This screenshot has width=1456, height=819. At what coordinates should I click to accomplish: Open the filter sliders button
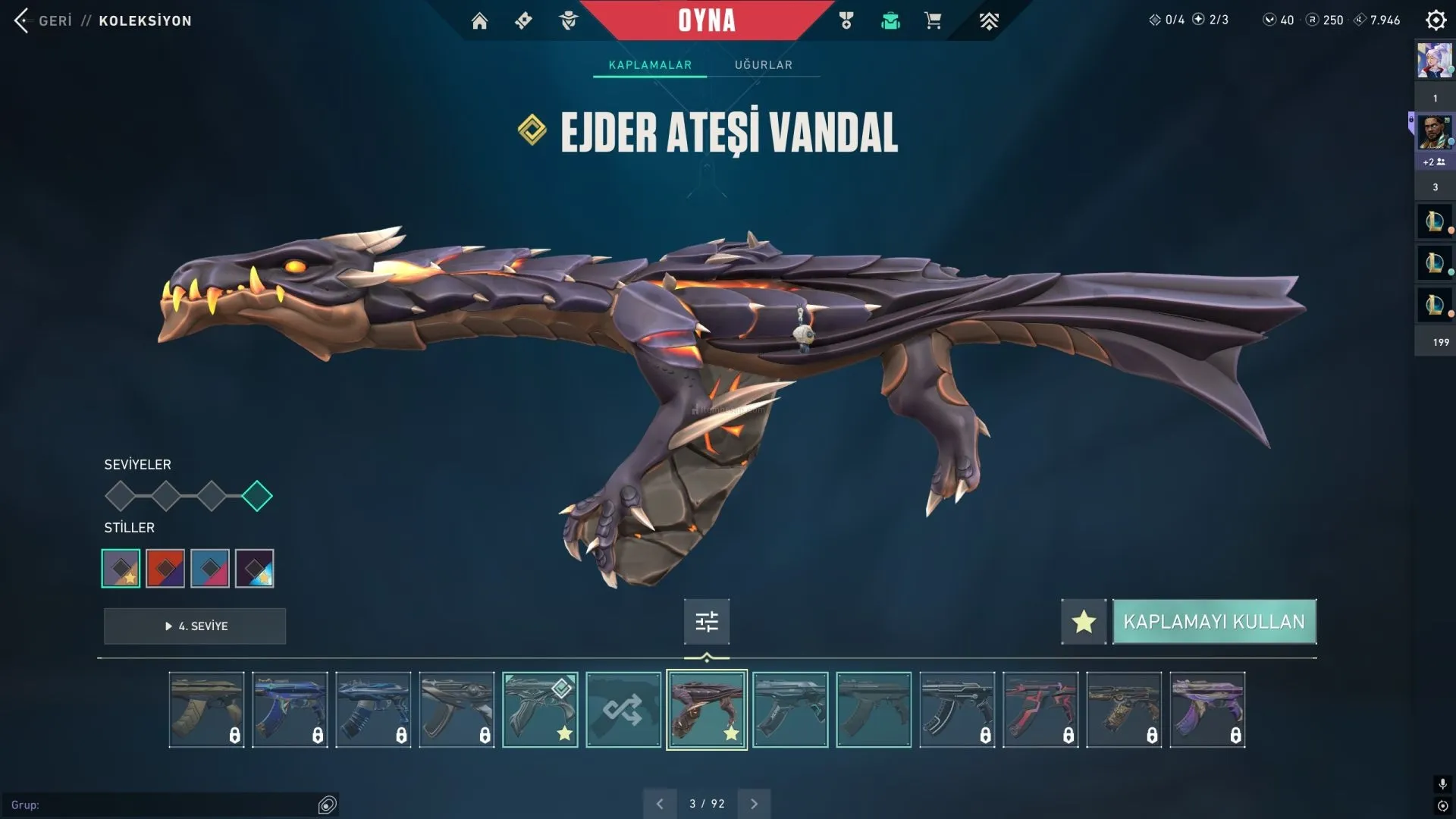point(707,622)
